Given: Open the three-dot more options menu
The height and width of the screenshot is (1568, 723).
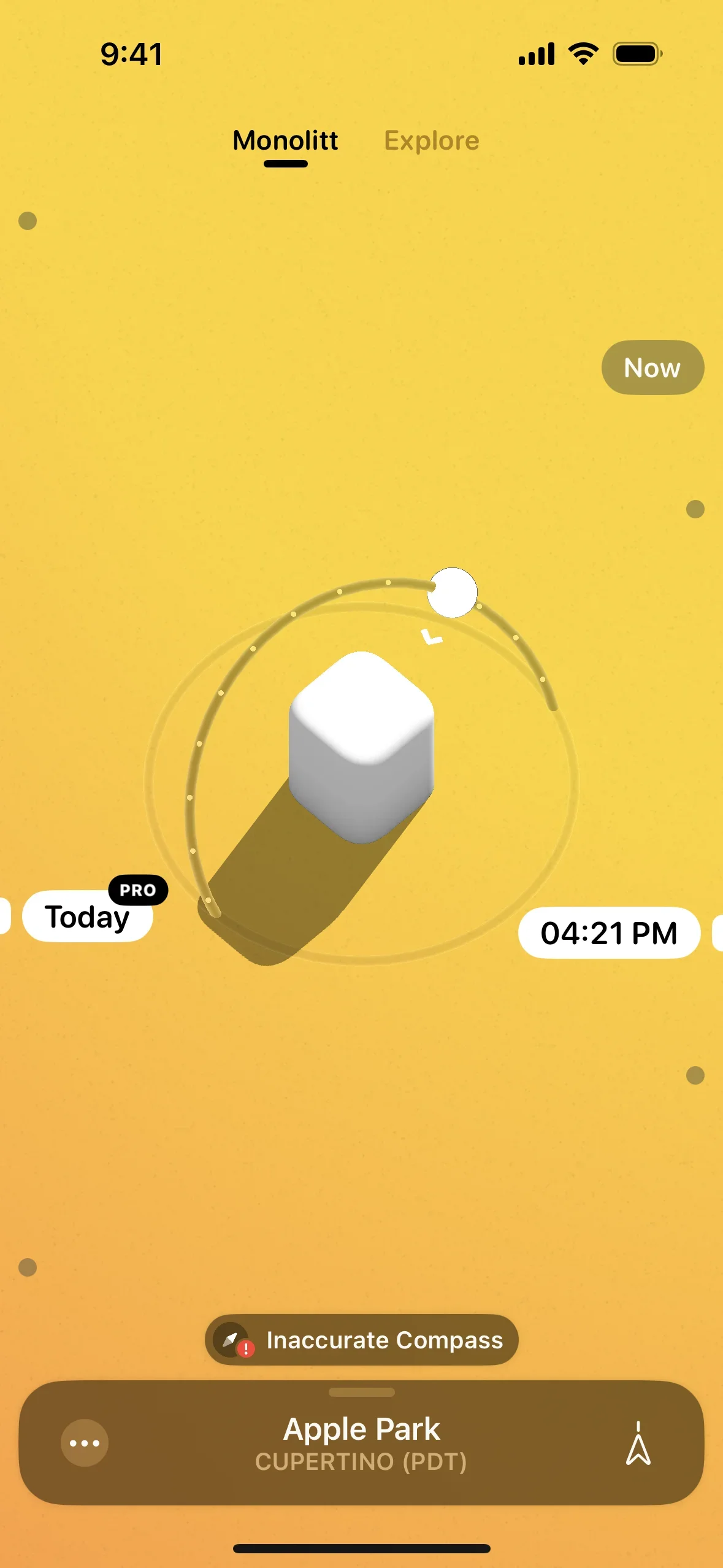Looking at the screenshot, I should coord(85,1443).
